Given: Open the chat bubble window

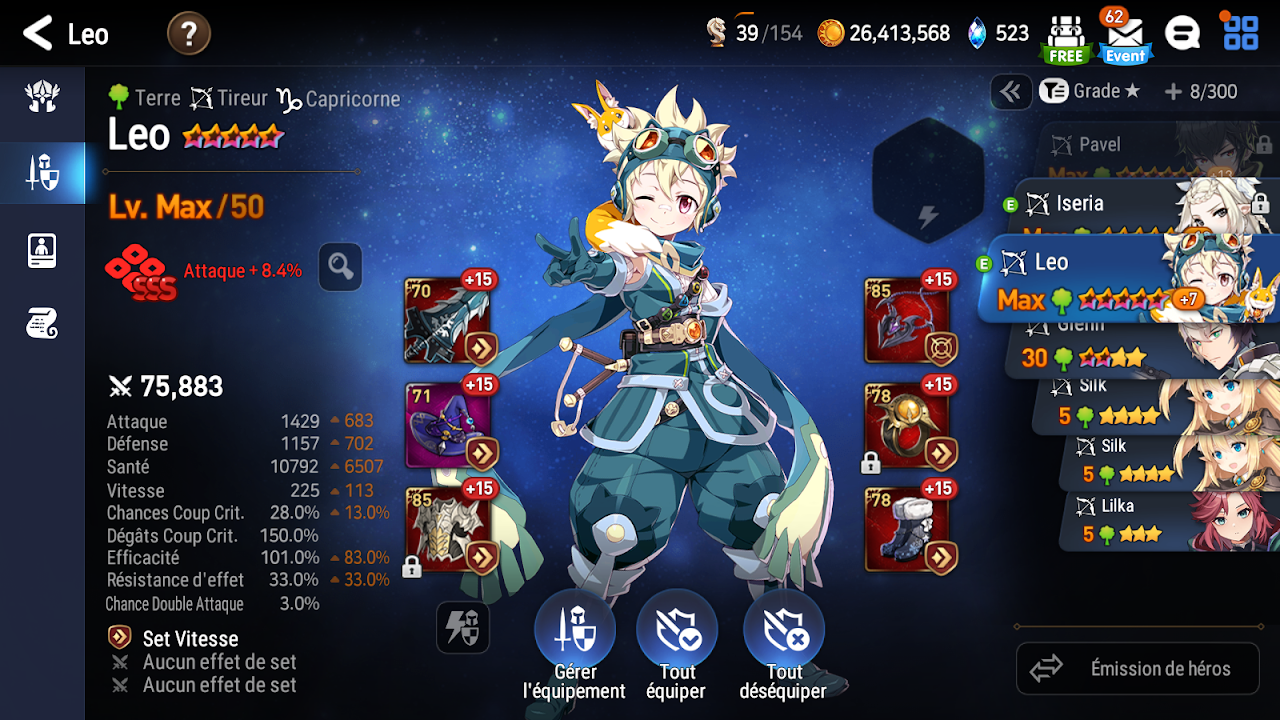Looking at the screenshot, I should point(1182,31).
